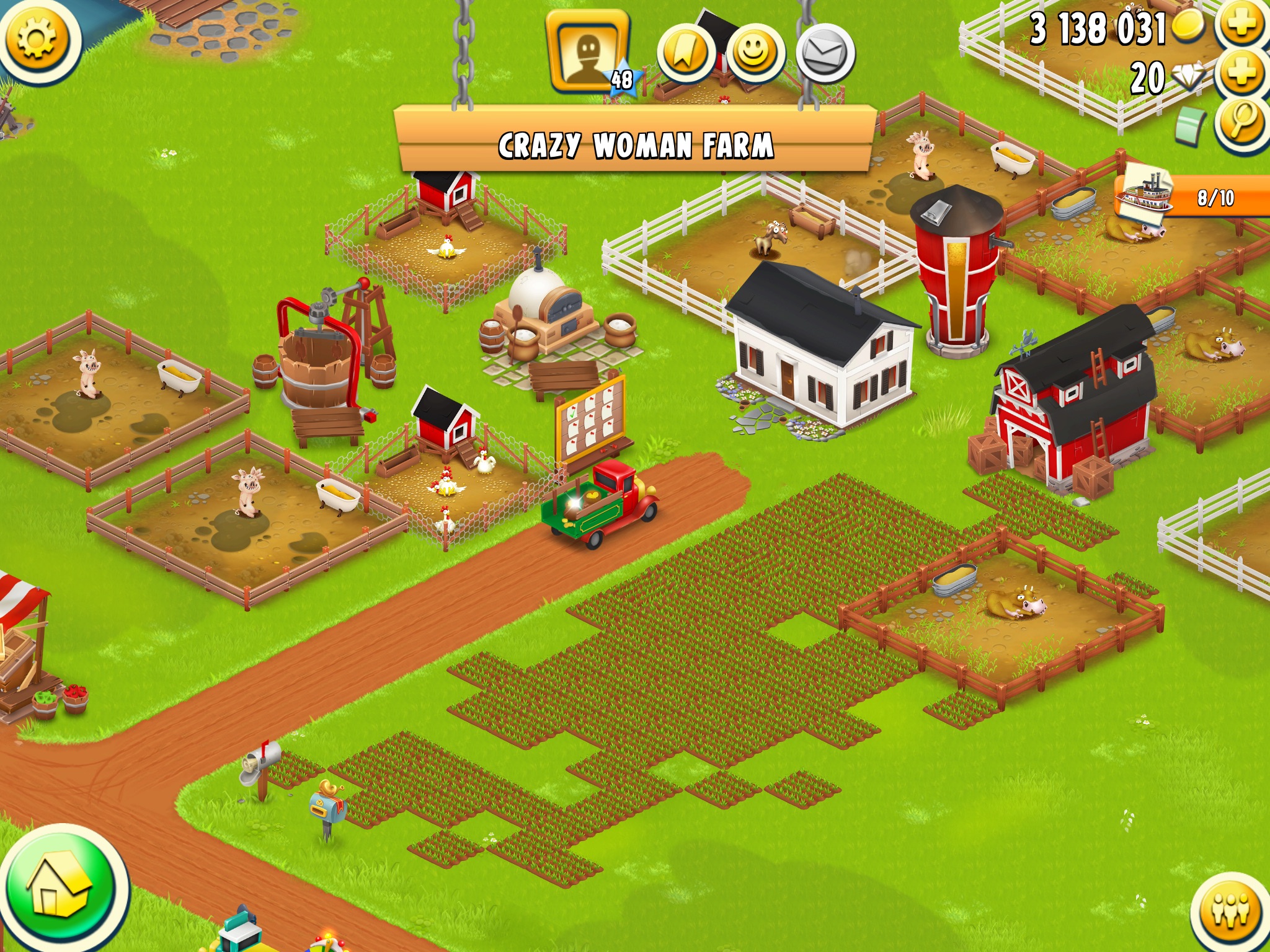Open the bookmark achievements button
Screen dimensions: 1270x952
click(x=686, y=55)
